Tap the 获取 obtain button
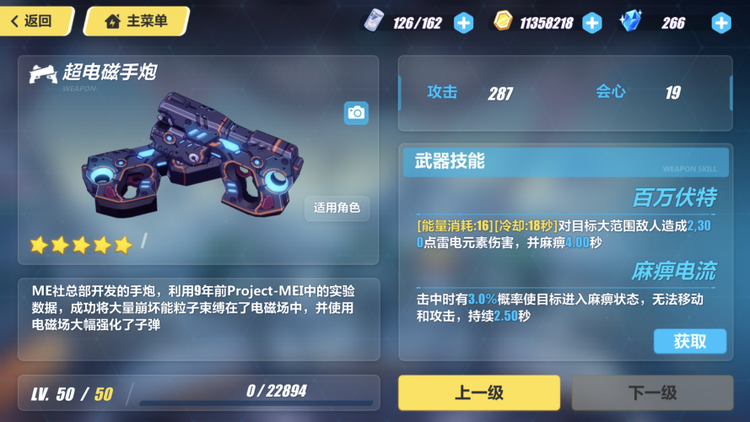The width and height of the screenshot is (750, 422). tap(689, 341)
